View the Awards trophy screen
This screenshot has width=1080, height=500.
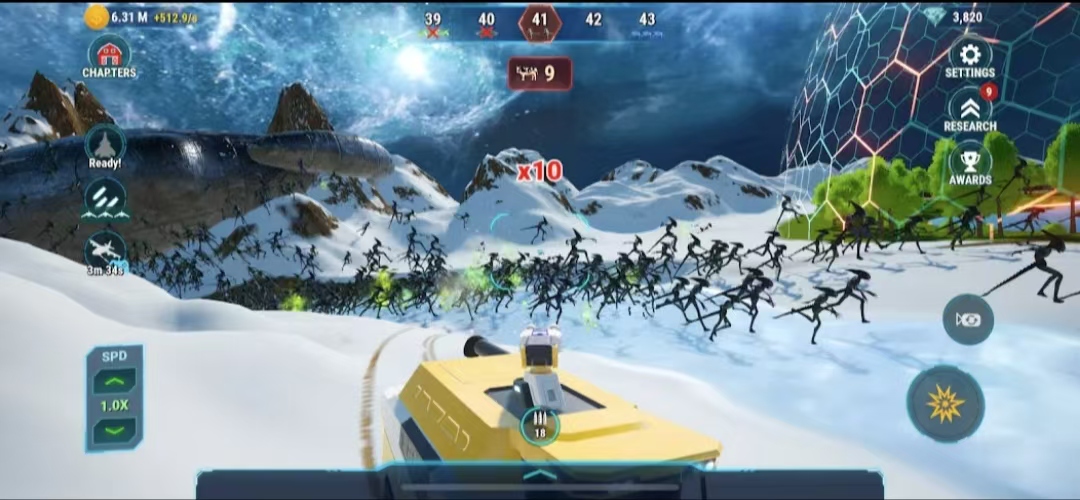point(969,162)
